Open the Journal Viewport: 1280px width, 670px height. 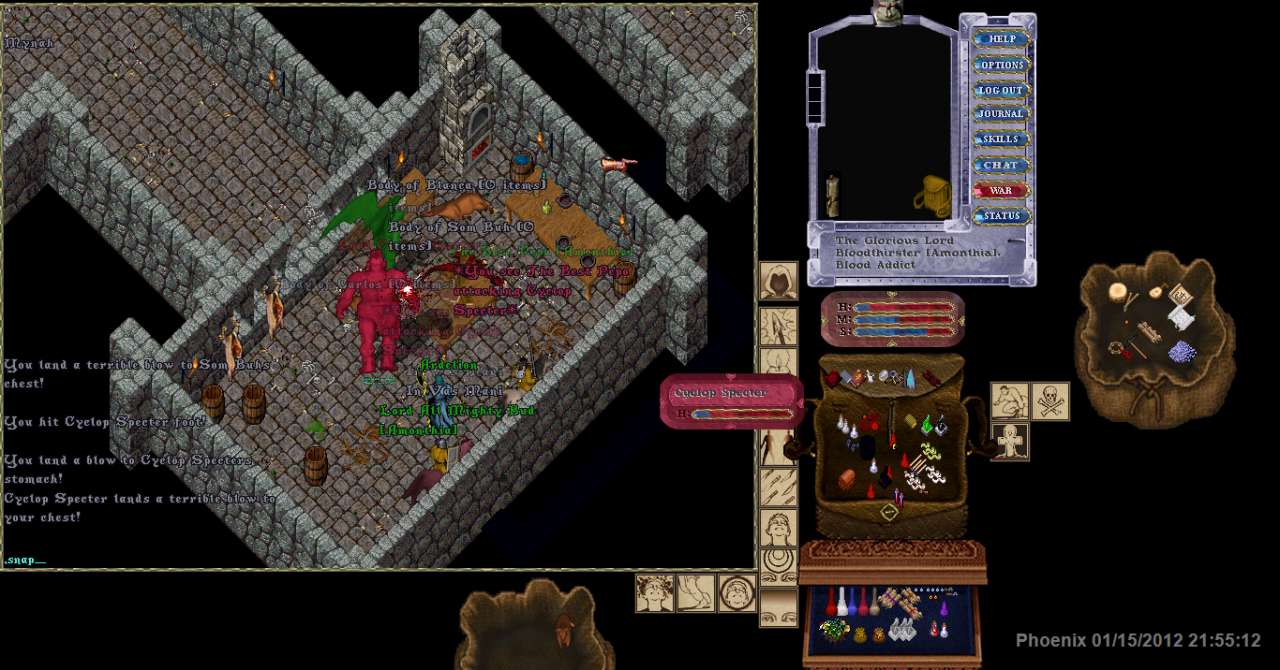(1001, 114)
